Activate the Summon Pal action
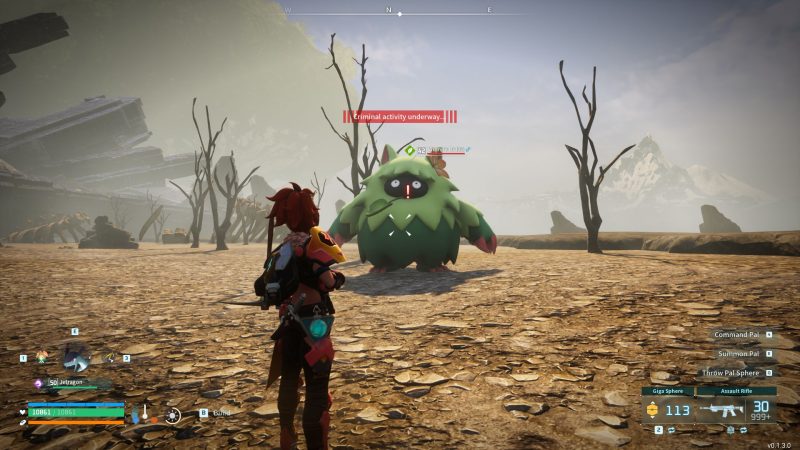Image resolution: width=800 pixels, height=450 pixels. 741,354
